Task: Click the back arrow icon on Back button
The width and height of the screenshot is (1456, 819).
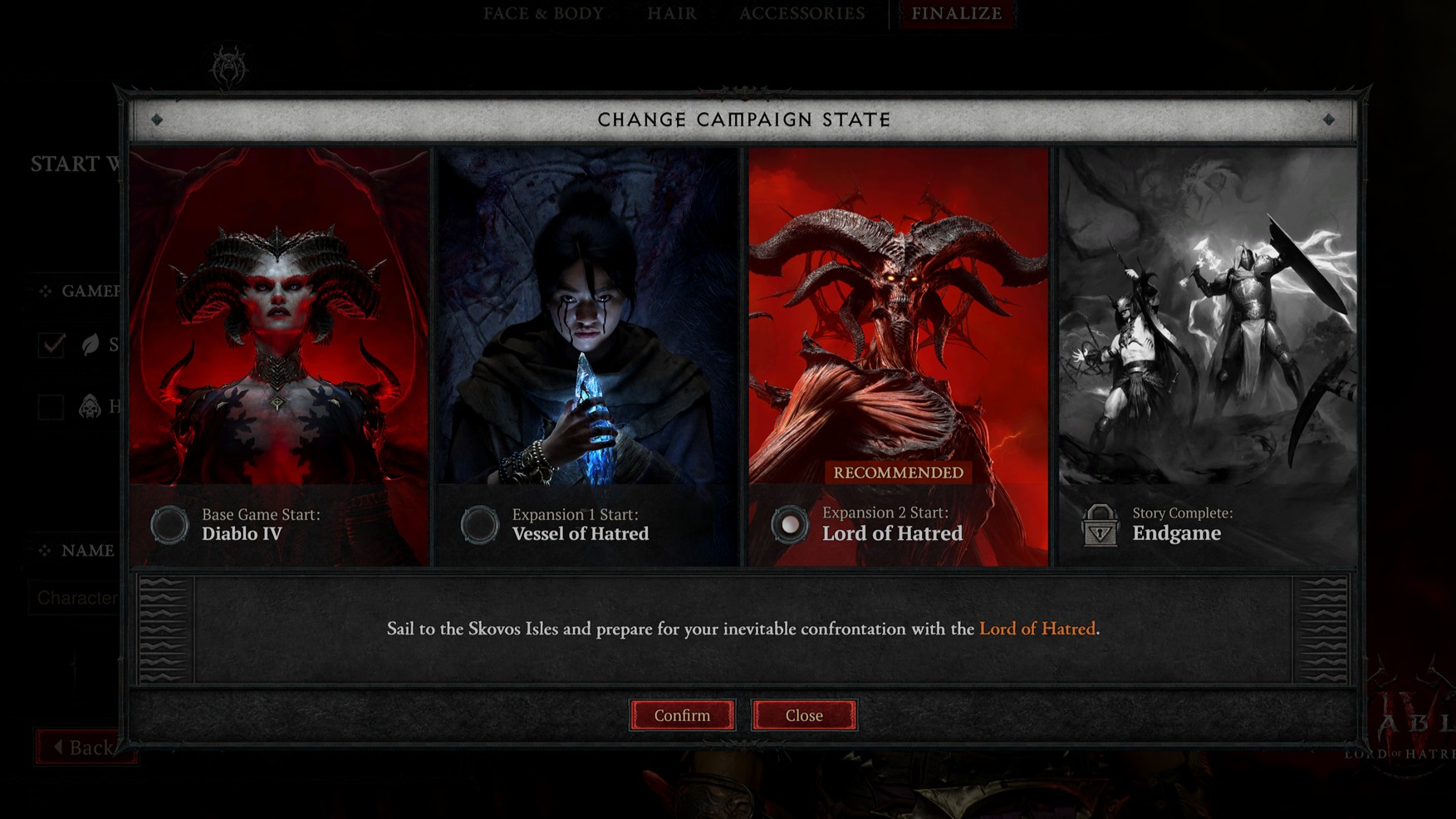Action: (57, 747)
